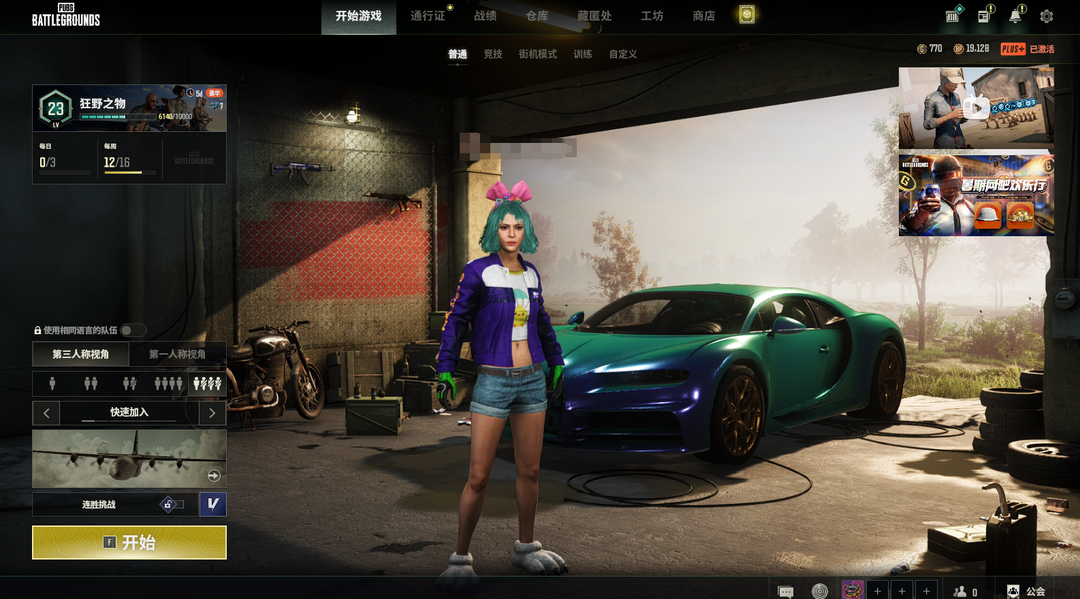Go to the 商店 (Store) tab
The width and height of the screenshot is (1080, 599).
point(703,16)
